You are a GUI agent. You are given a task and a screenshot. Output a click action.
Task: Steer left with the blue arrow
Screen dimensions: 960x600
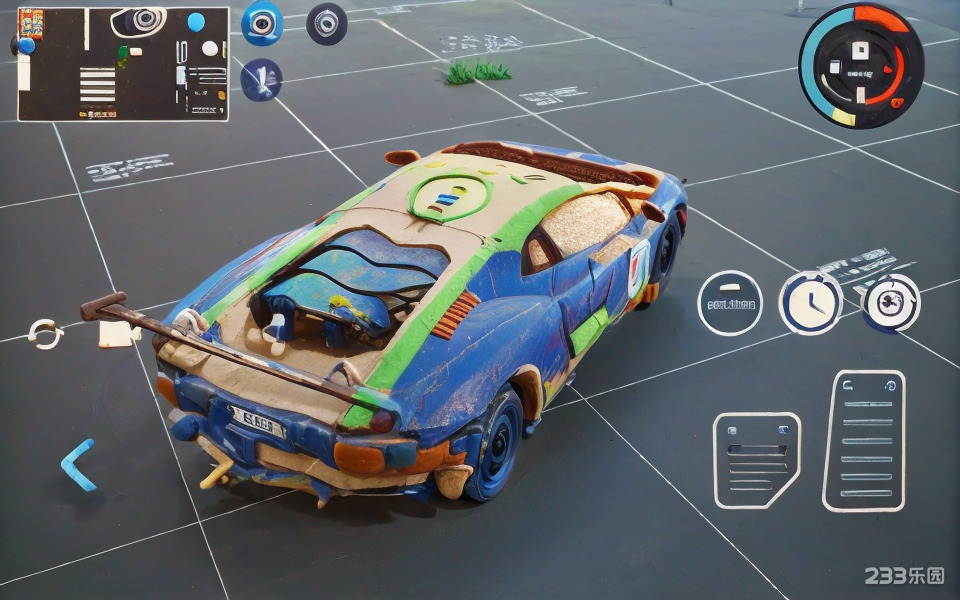(x=78, y=464)
